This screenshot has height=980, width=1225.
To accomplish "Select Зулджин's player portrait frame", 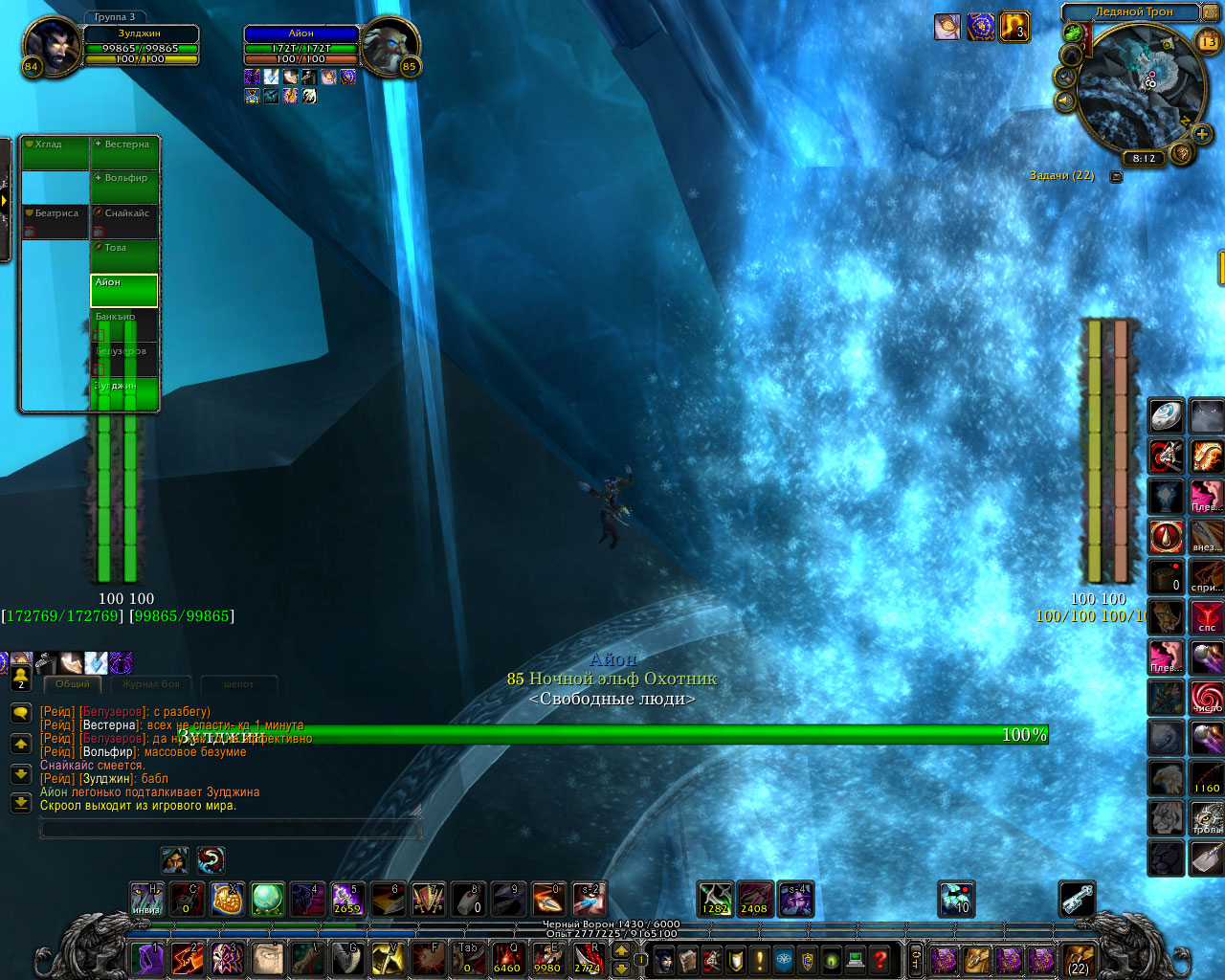I will [x=53, y=44].
